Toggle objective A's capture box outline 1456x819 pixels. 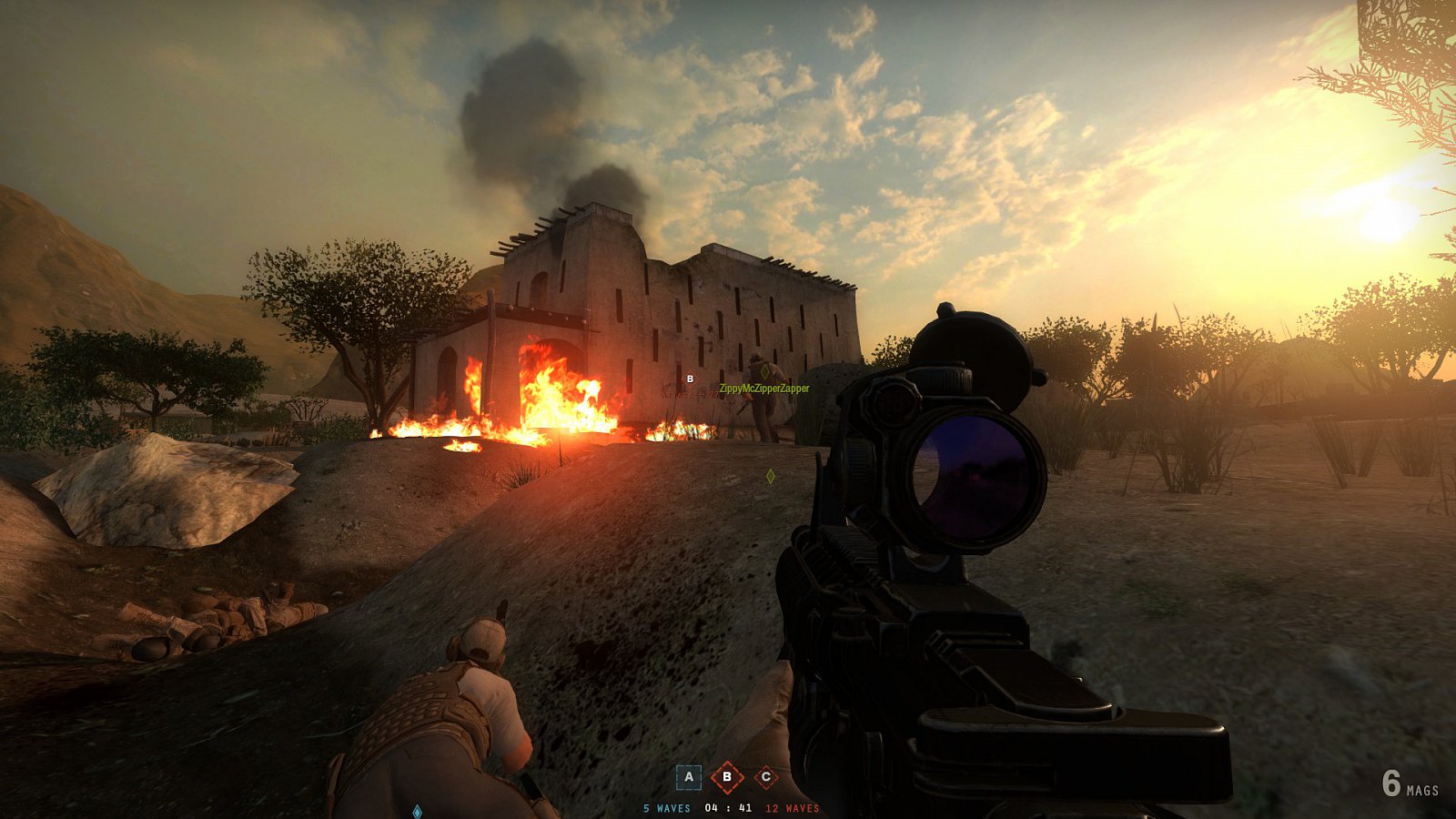pos(689,777)
